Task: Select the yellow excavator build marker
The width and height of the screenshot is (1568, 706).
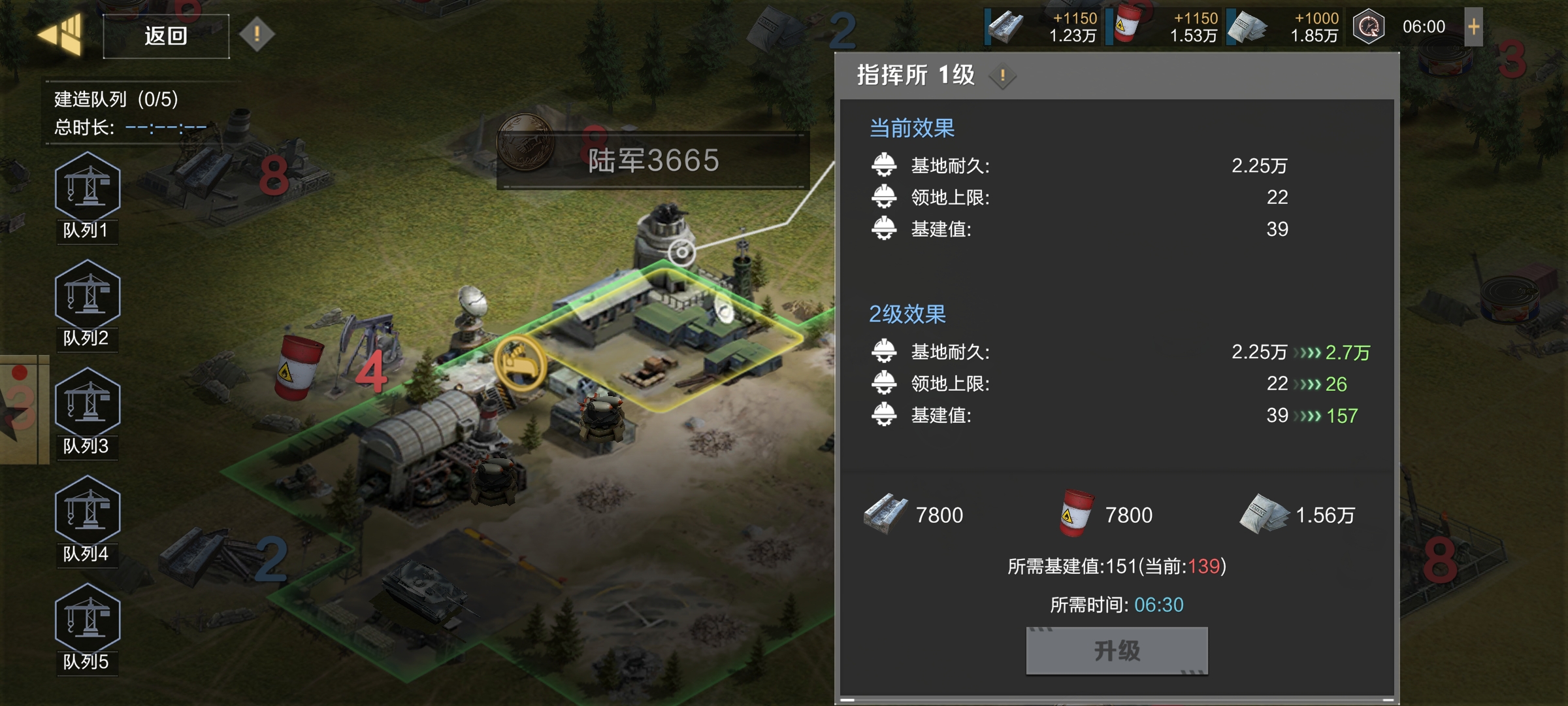Action: 520,363
